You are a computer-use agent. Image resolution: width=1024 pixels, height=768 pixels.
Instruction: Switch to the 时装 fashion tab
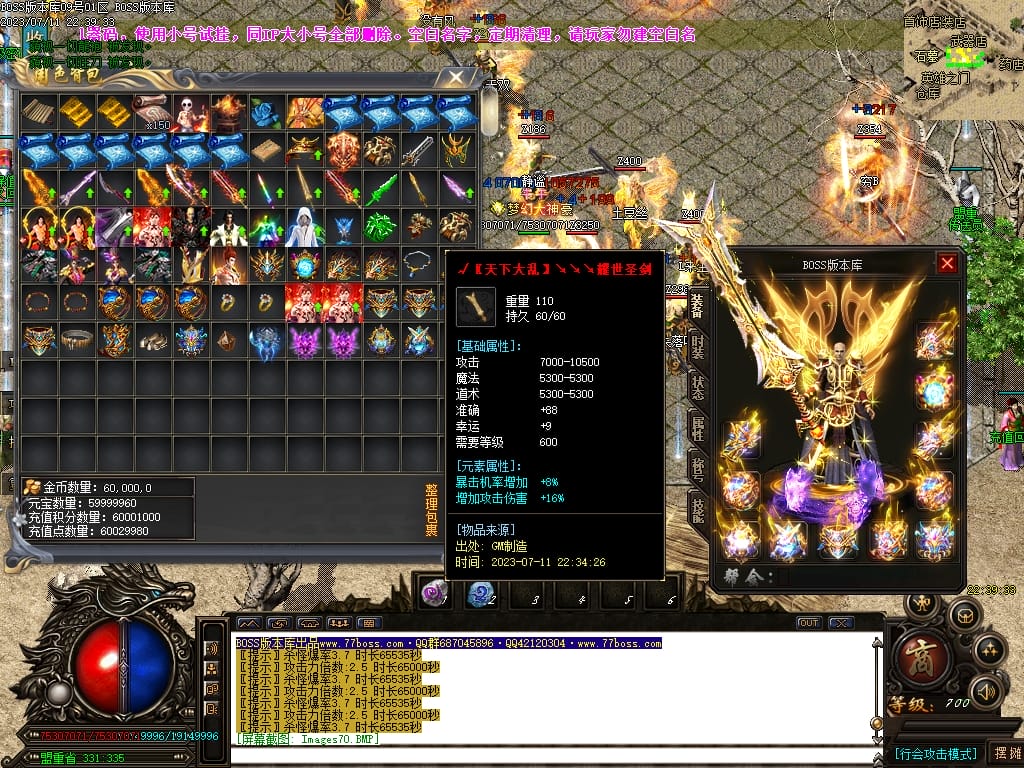point(698,346)
